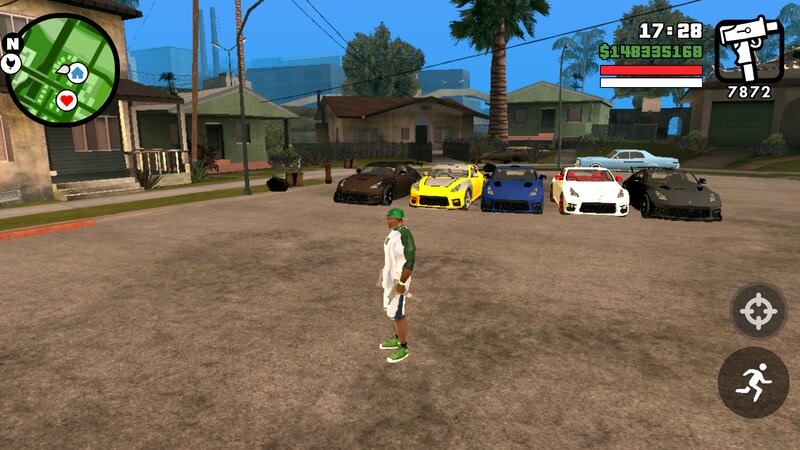Select the red heart marker on radar
This screenshot has height=450, width=800.
click(x=67, y=100)
